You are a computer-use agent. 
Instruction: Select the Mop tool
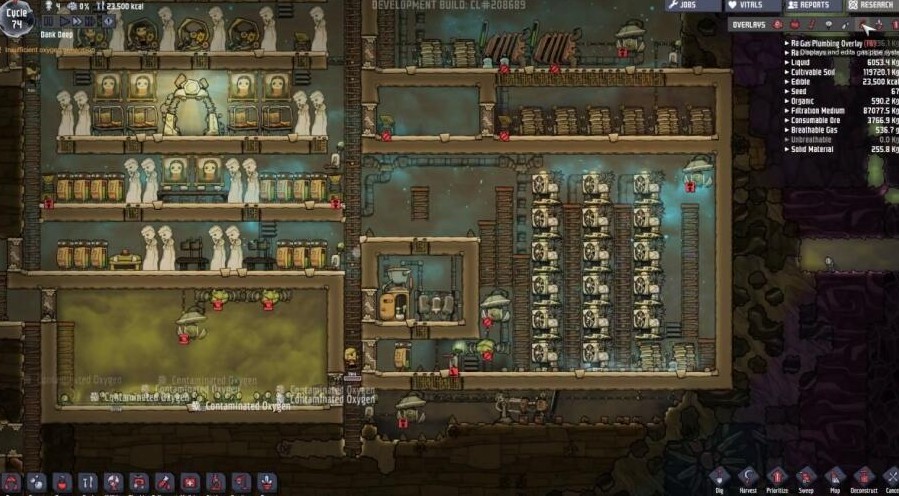pos(834,479)
